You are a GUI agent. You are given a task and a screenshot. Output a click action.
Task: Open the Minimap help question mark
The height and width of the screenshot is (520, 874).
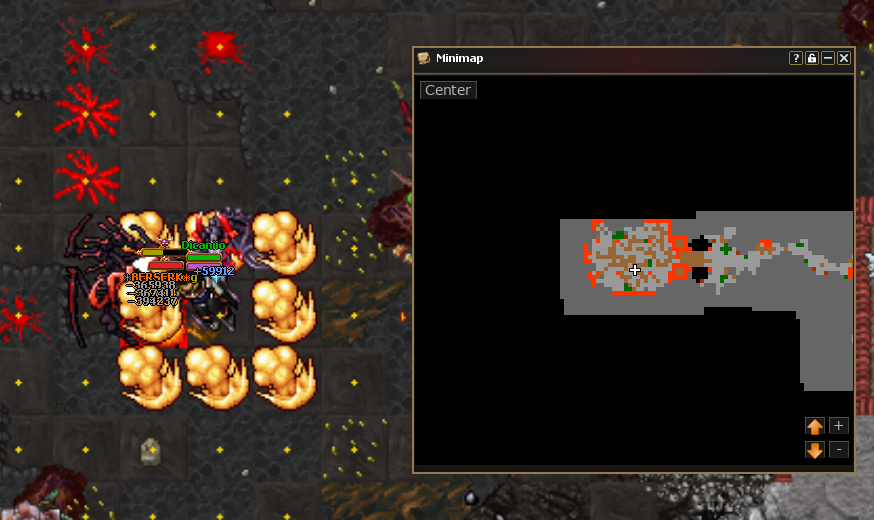pyautogui.click(x=796, y=58)
